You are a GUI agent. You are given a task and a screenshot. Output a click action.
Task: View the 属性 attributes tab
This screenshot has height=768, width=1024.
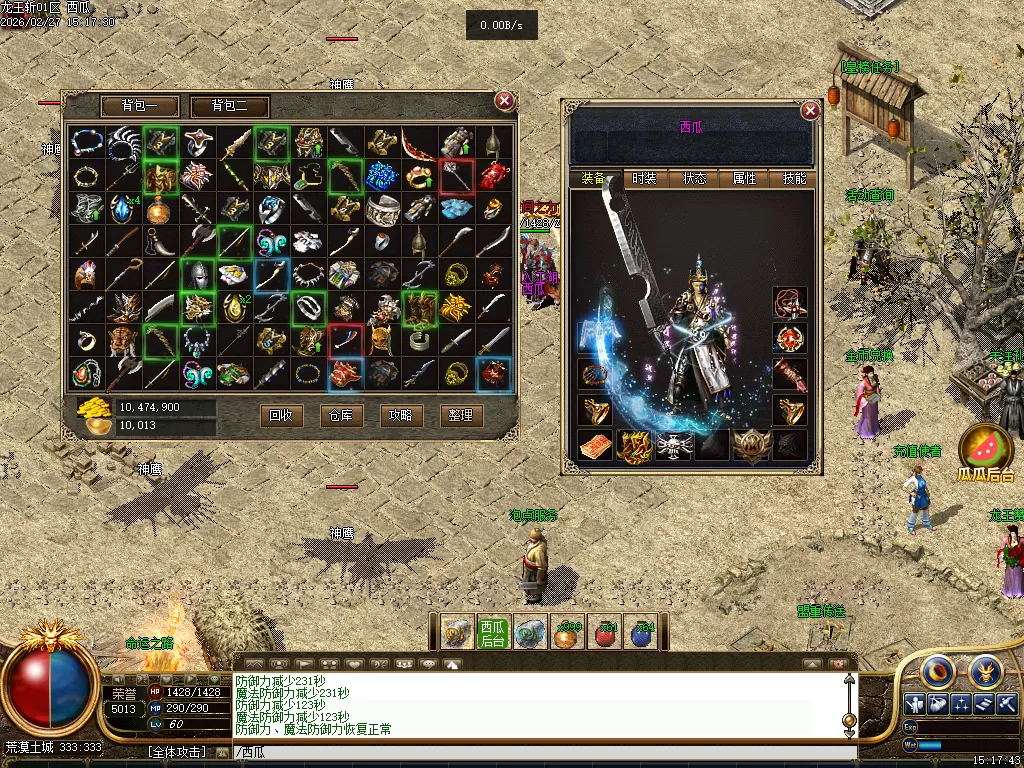coord(745,179)
